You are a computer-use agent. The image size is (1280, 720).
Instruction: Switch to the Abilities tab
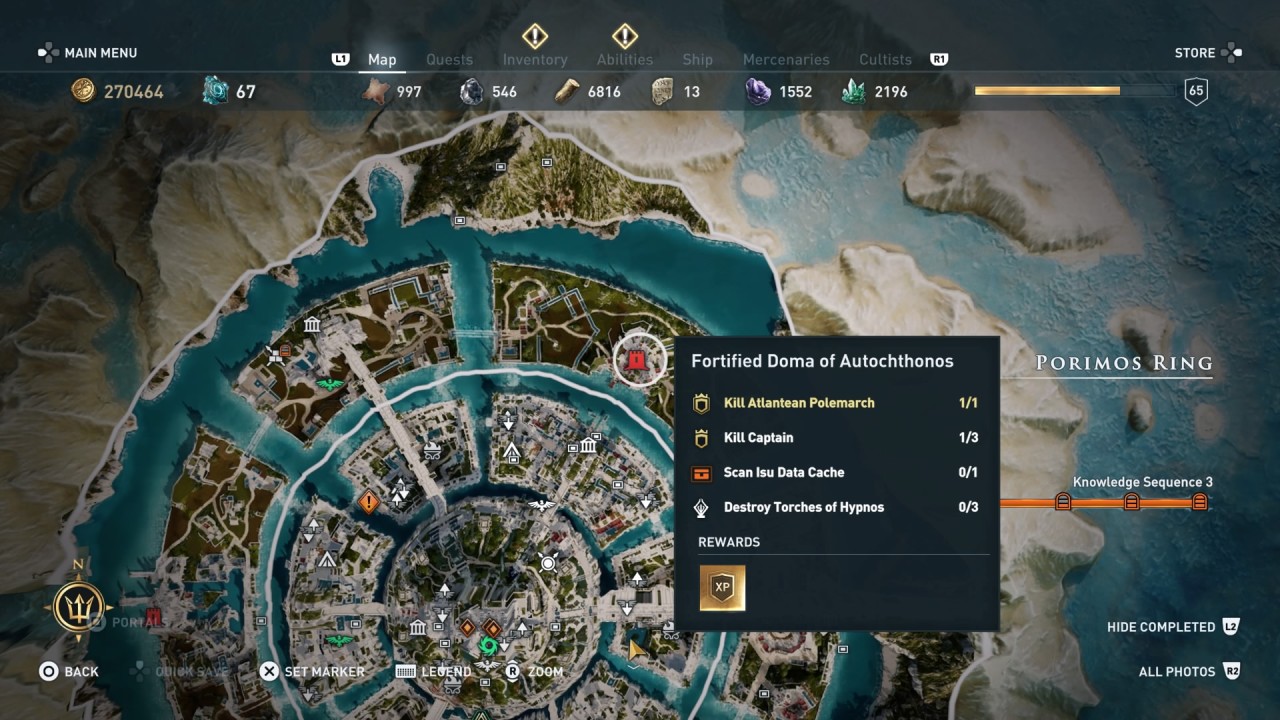625,60
